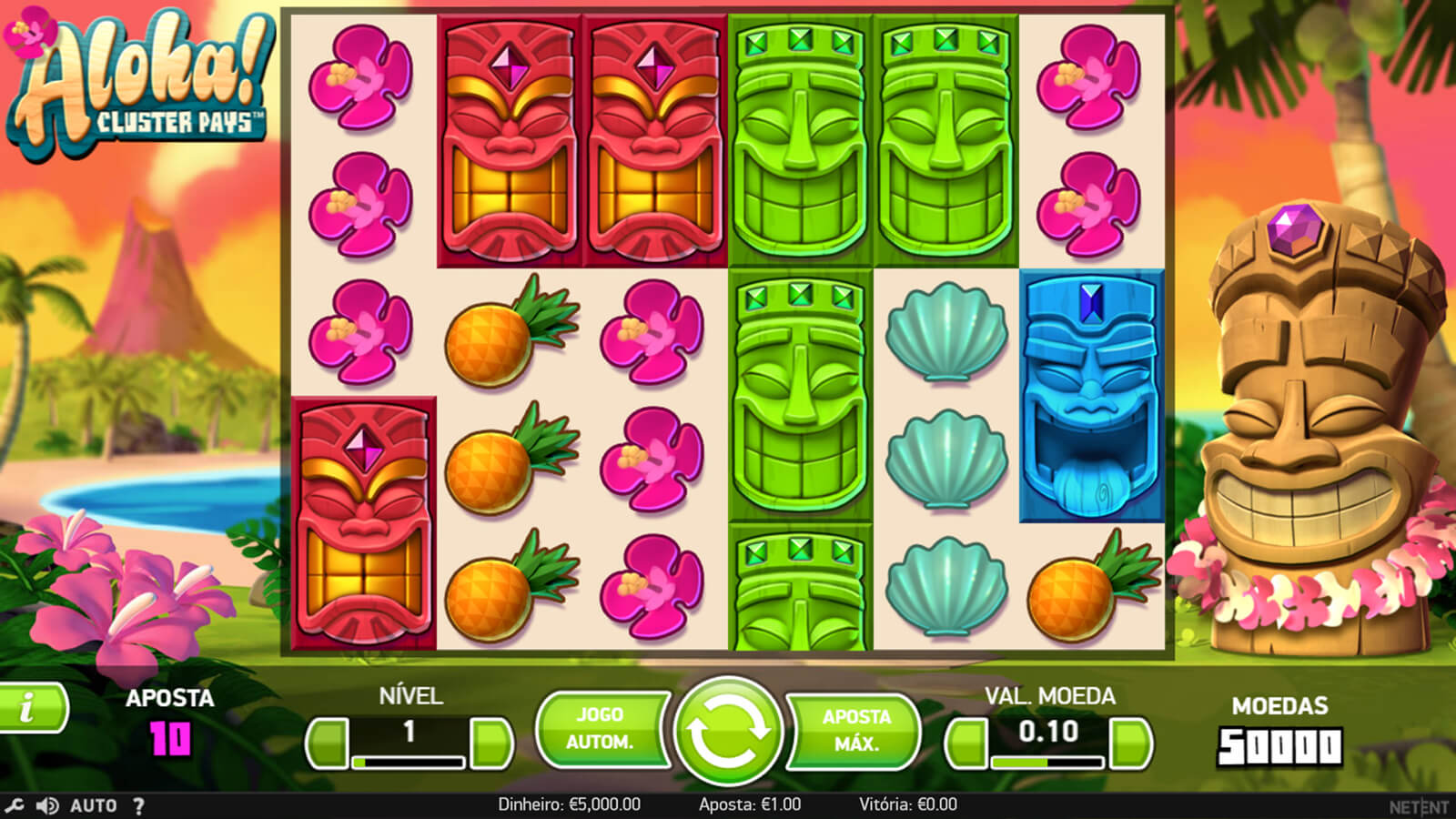
Task: Place the maximum bet with Aposta Máx.
Action: click(x=855, y=730)
